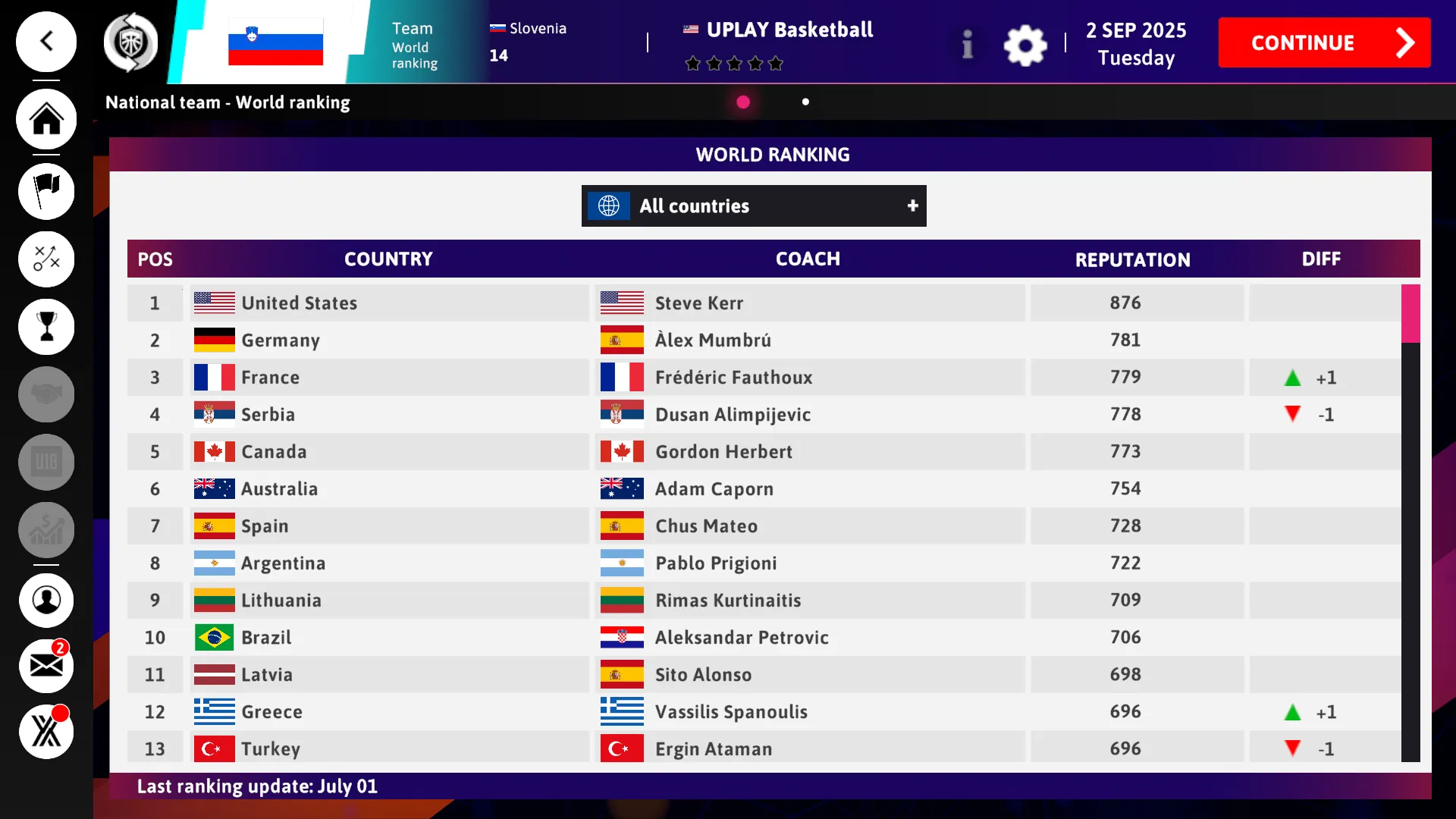Expand the filter using the plus sign
The width and height of the screenshot is (1456, 819).
tap(912, 206)
